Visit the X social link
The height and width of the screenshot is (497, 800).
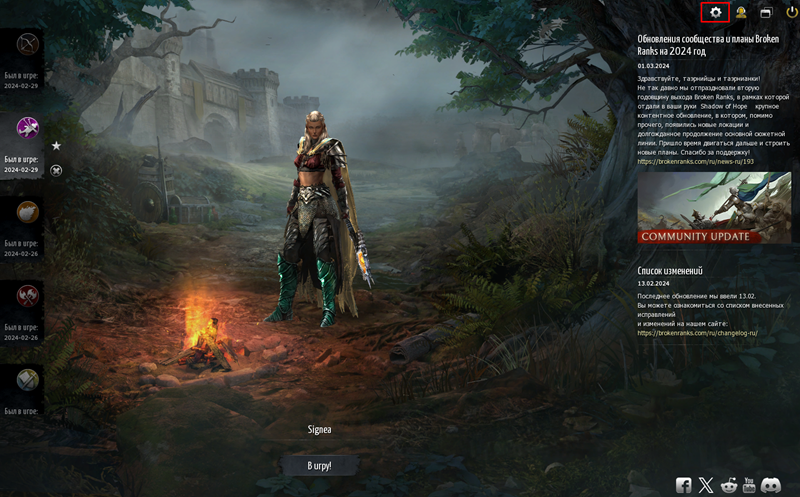pos(706,485)
